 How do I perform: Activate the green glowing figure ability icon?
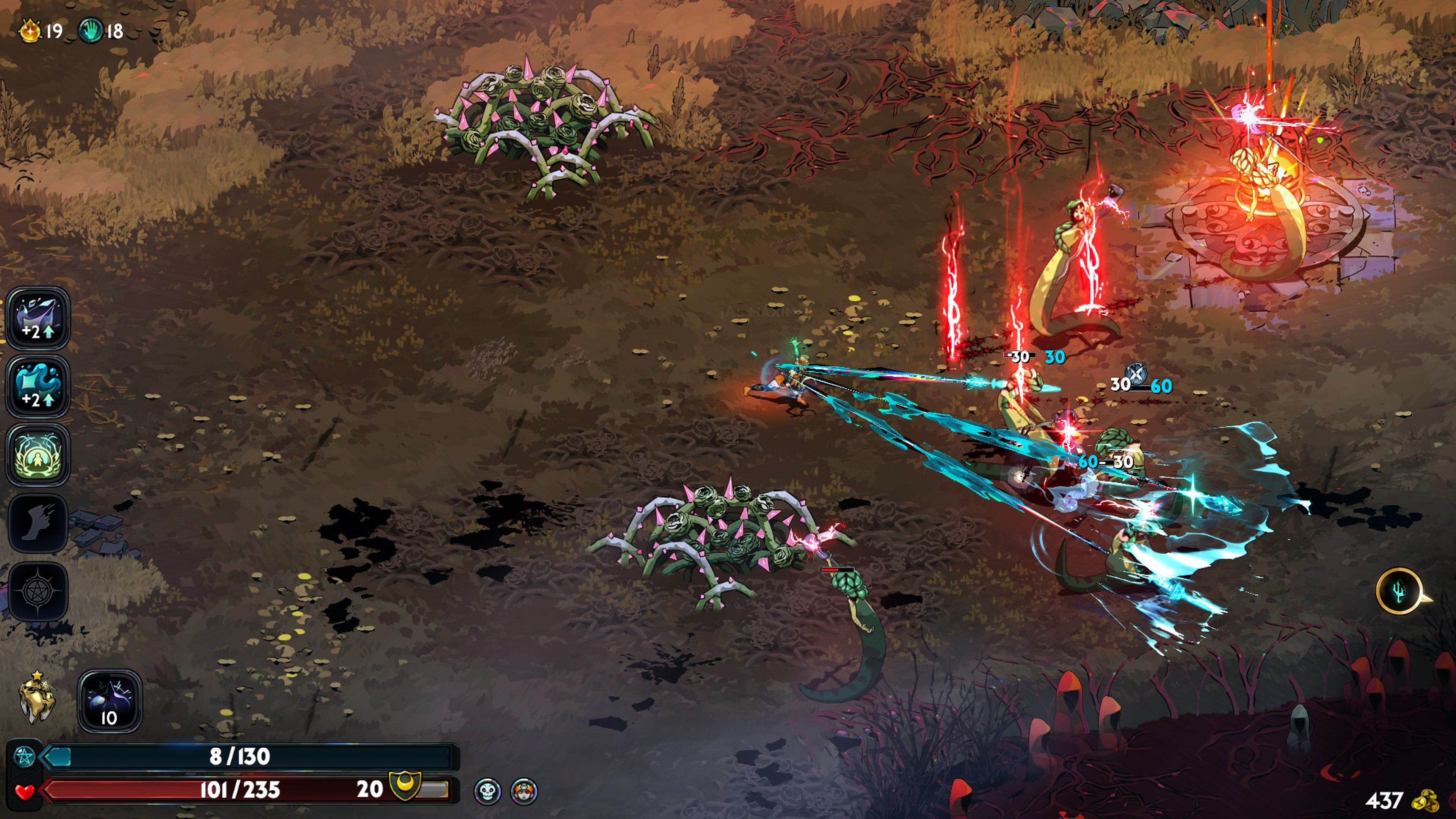[37, 455]
